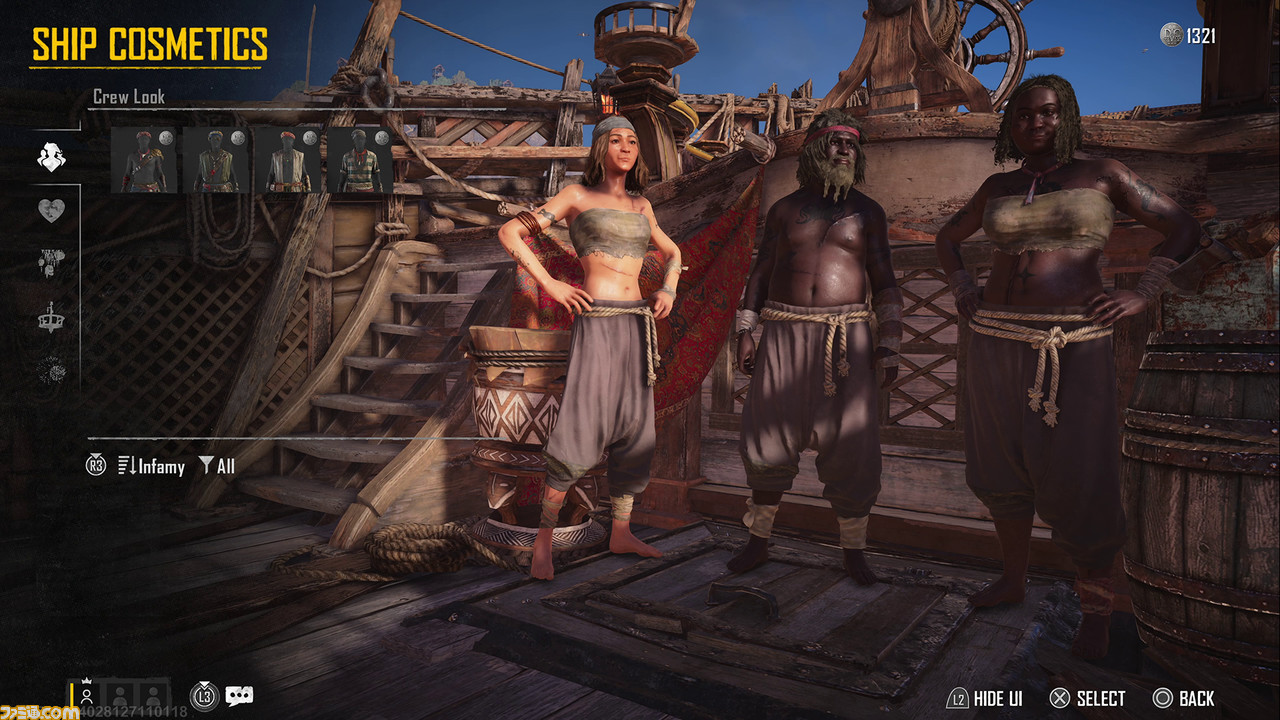Select the crew look with orange shoulder sash
Screen dimensions: 1280x720
click(144, 160)
